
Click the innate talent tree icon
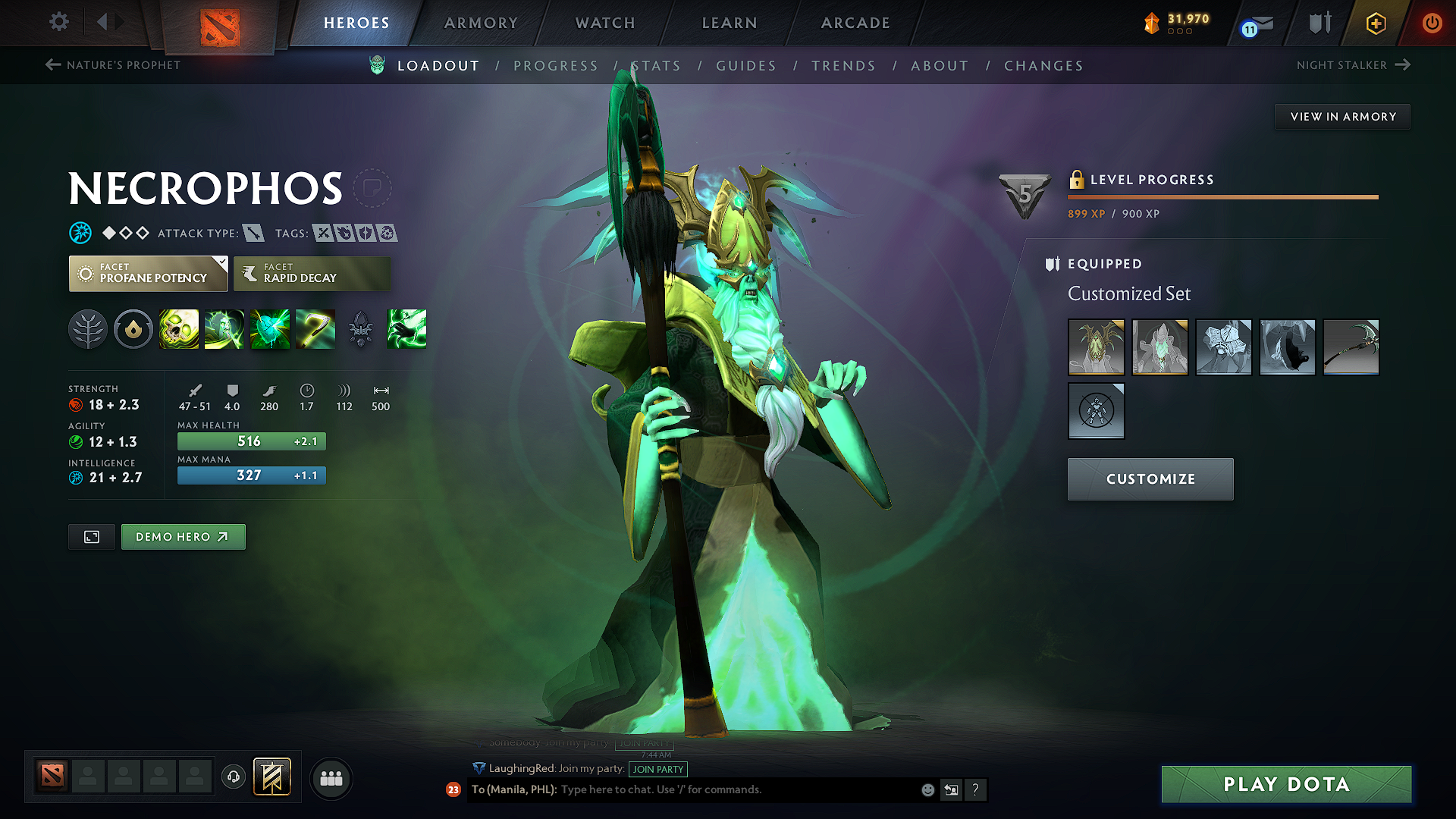[x=88, y=329]
